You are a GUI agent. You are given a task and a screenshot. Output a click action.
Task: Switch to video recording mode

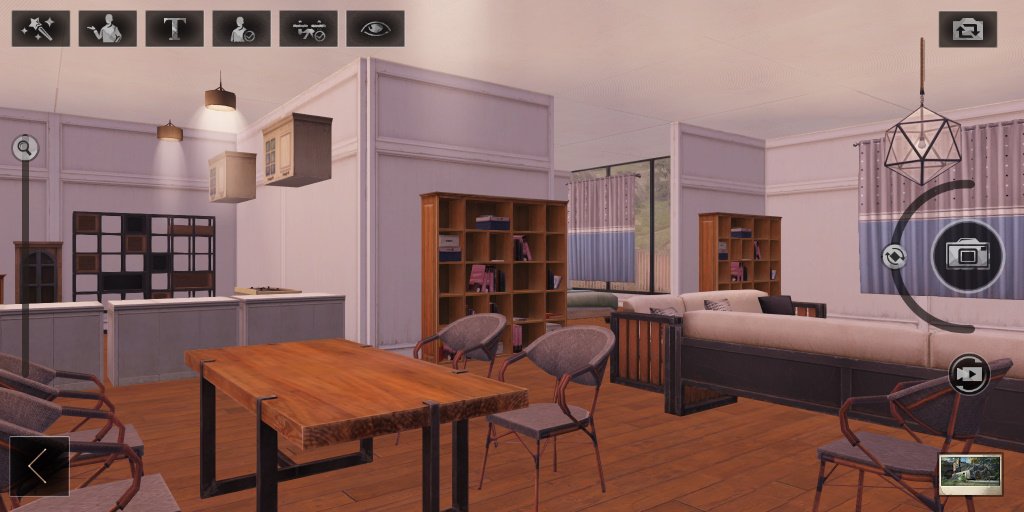968,374
